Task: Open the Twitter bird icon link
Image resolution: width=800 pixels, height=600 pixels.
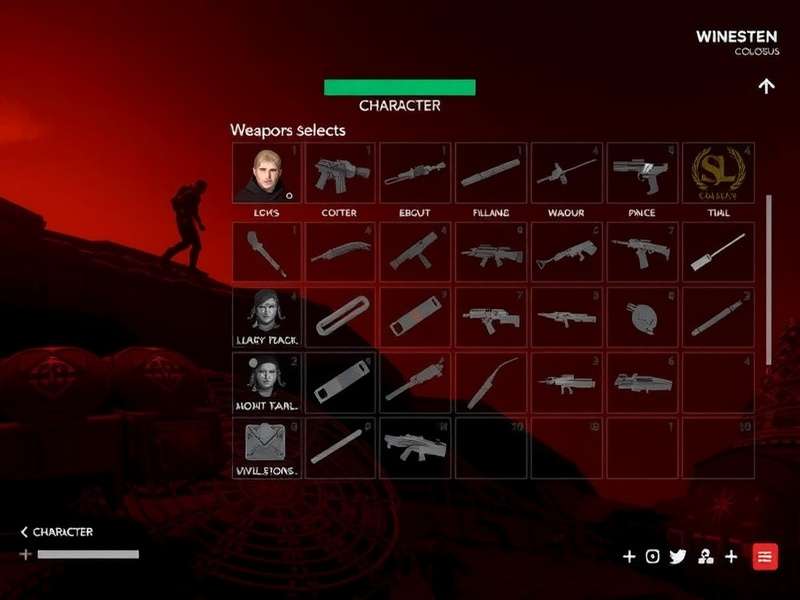Action: (x=678, y=557)
